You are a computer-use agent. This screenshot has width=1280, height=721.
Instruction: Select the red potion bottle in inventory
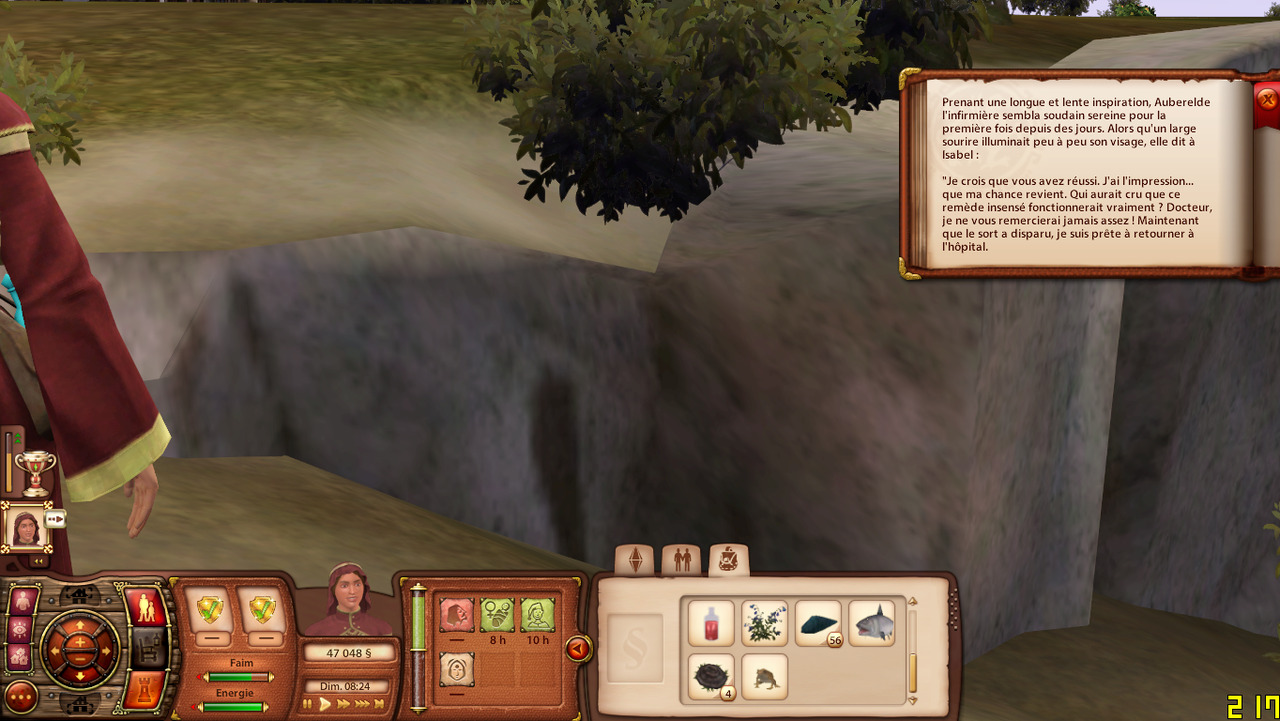coord(711,623)
